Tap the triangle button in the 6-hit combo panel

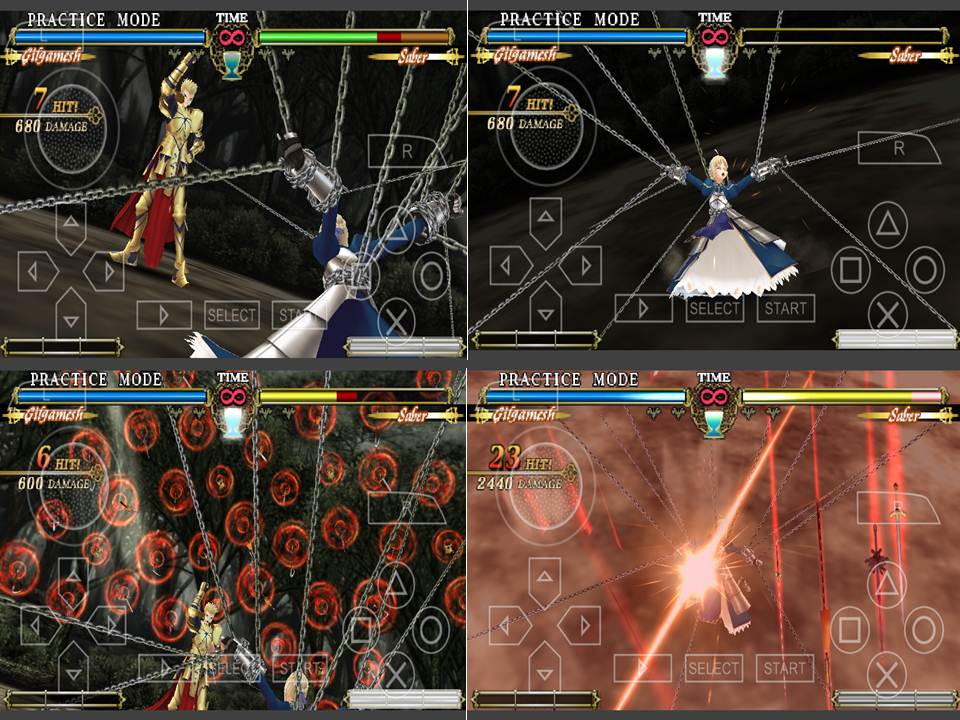398,584
